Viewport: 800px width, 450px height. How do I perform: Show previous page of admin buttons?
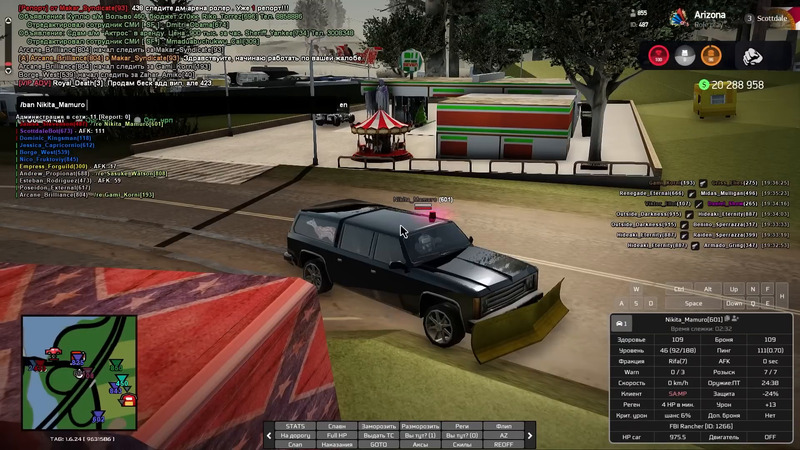(x=268, y=435)
